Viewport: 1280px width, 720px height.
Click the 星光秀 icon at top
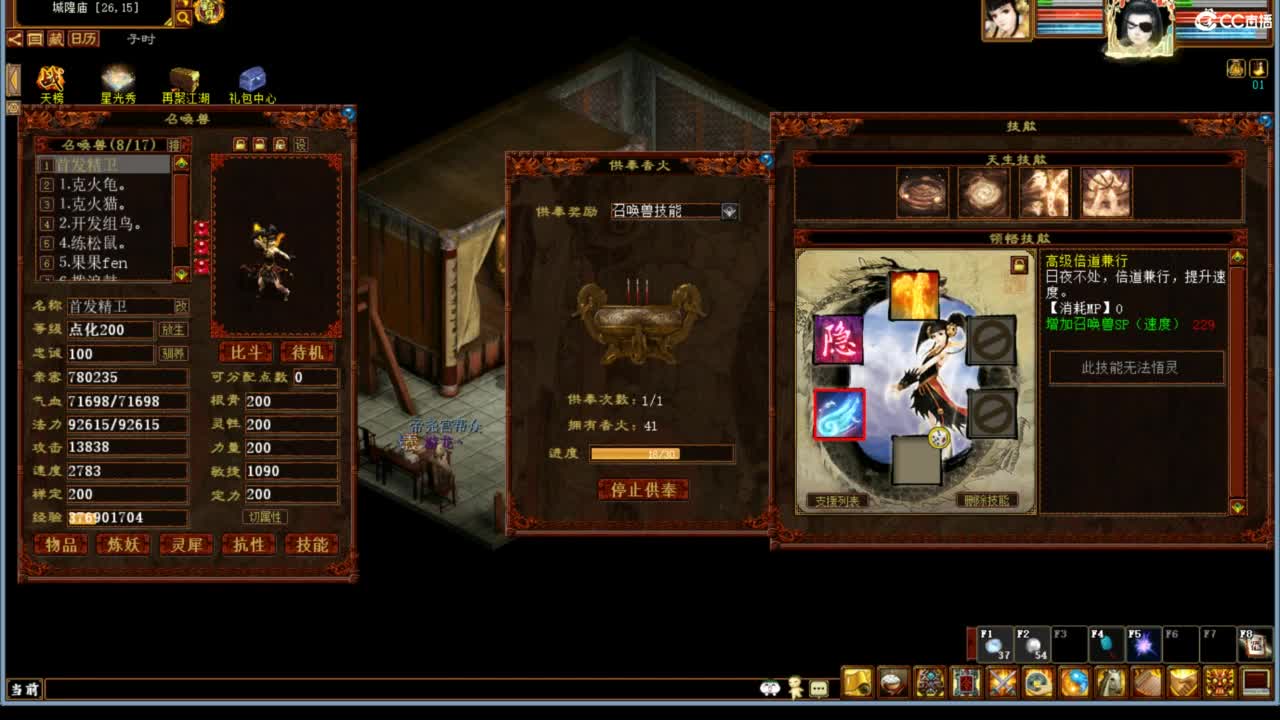click(117, 78)
